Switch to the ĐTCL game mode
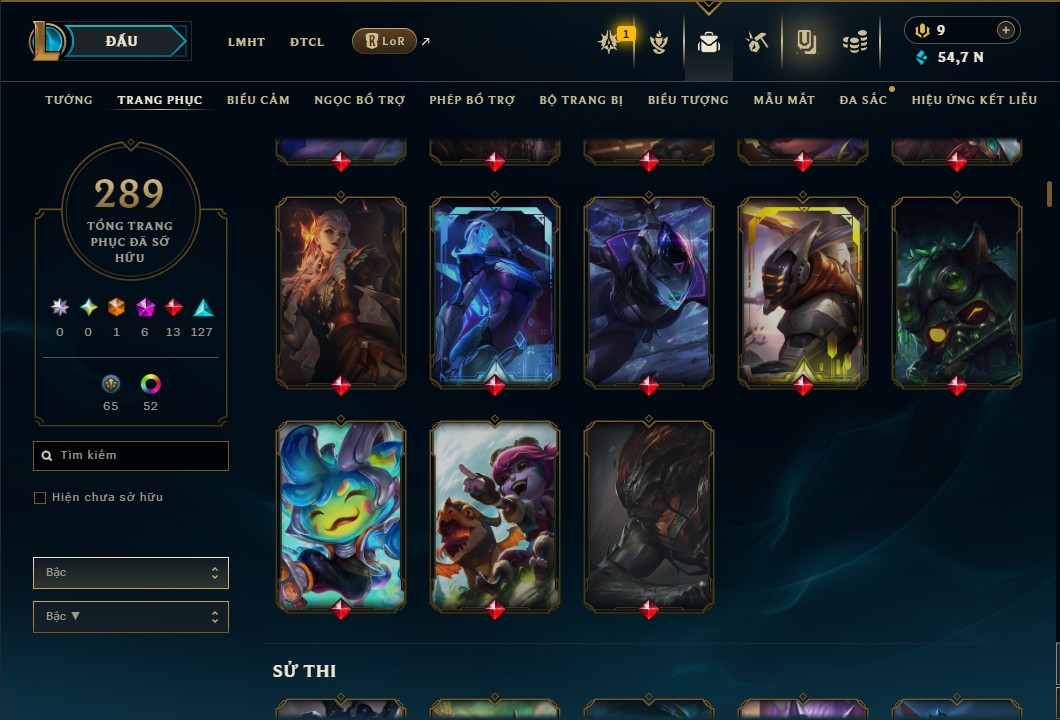The width and height of the screenshot is (1060, 720). click(307, 42)
